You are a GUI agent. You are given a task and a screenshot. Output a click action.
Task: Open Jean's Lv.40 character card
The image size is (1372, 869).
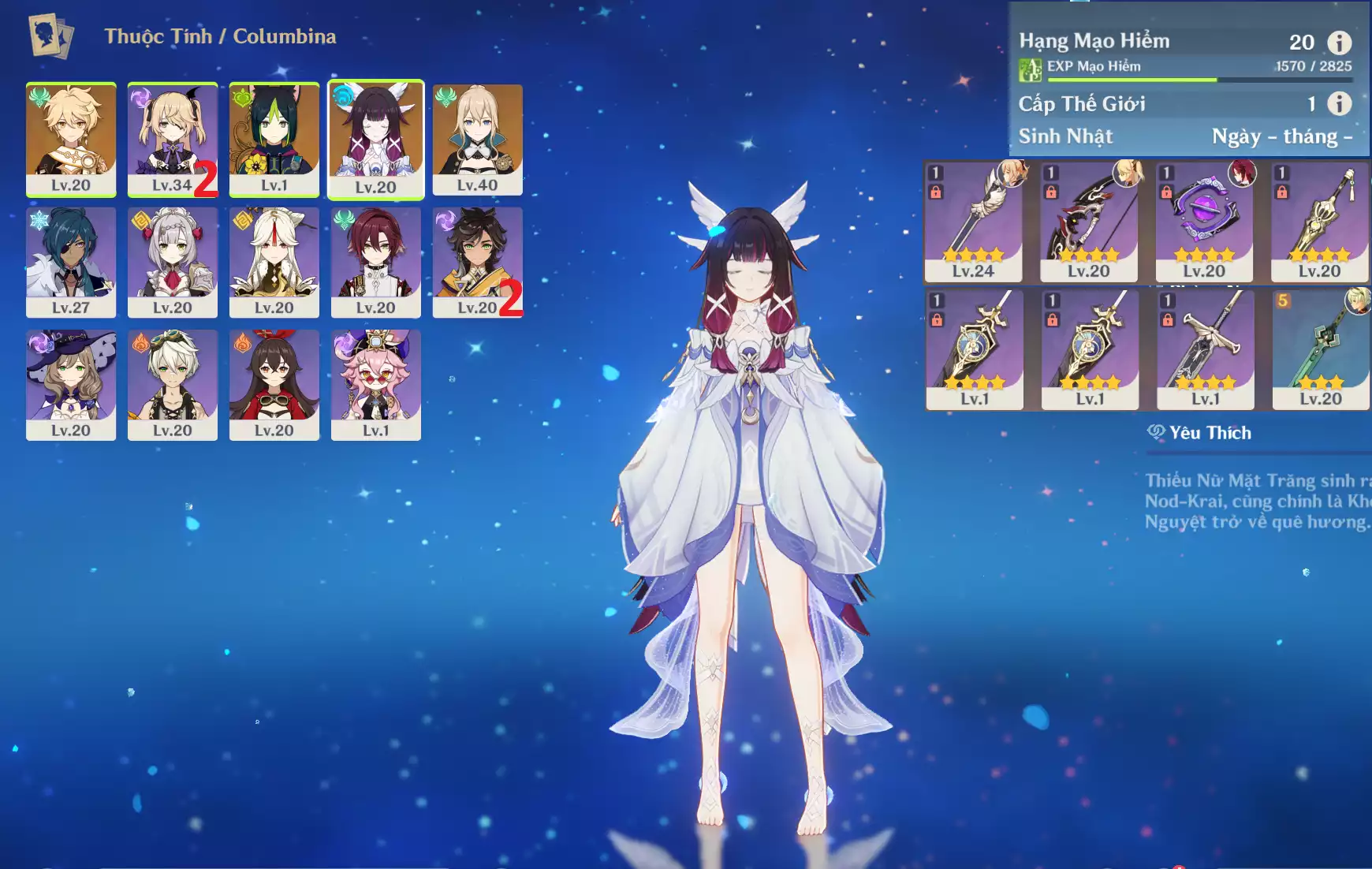pos(477,138)
